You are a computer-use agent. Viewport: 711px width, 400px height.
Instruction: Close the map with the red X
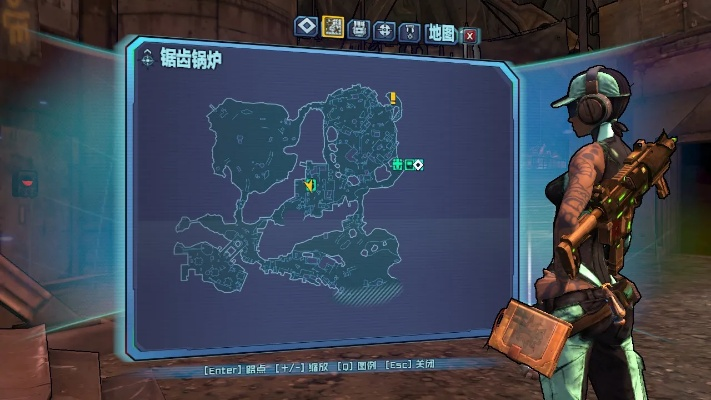(469, 35)
